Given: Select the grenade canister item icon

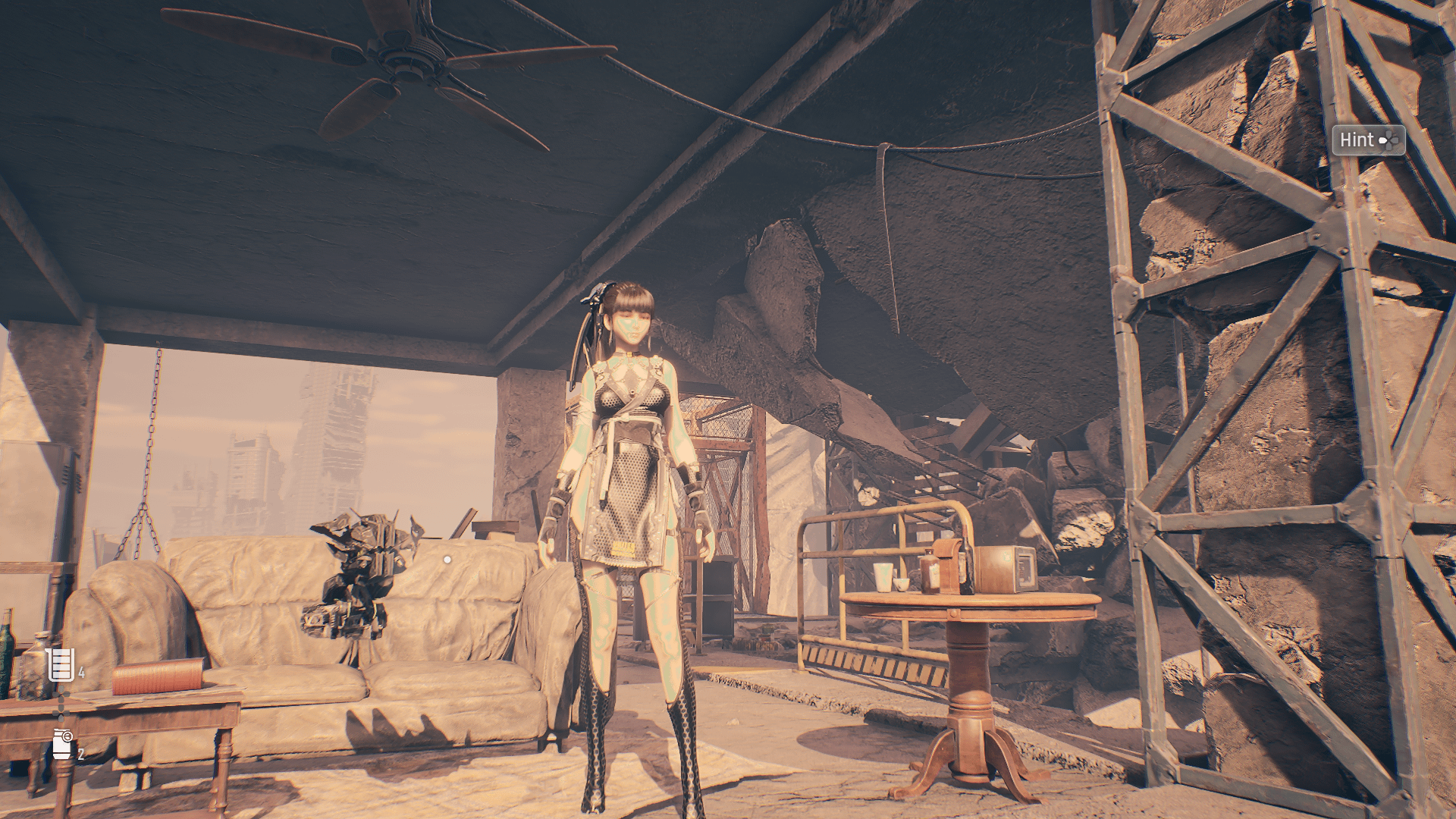Looking at the screenshot, I should [x=62, y=744].
